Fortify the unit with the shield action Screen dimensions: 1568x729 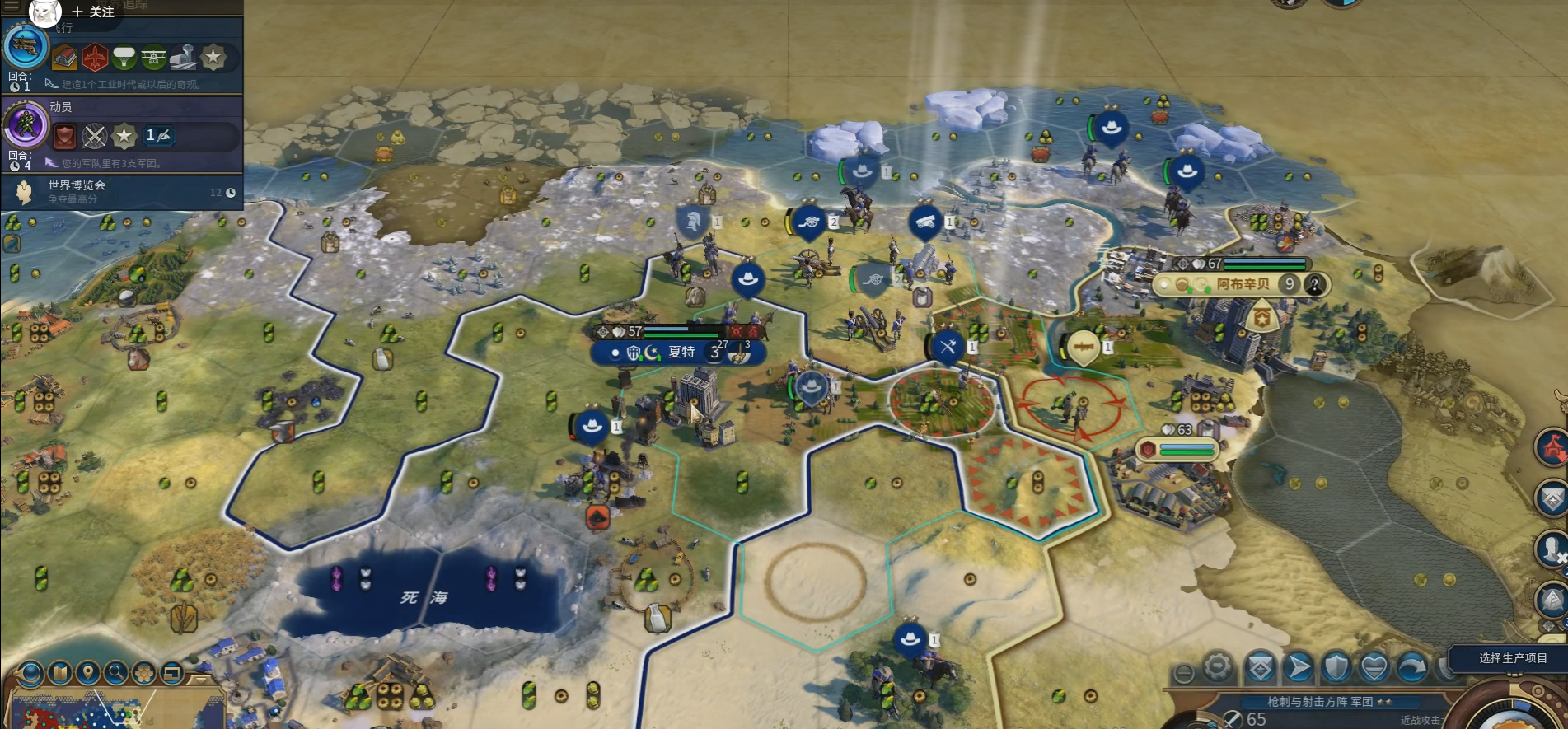click(1336, 667)
